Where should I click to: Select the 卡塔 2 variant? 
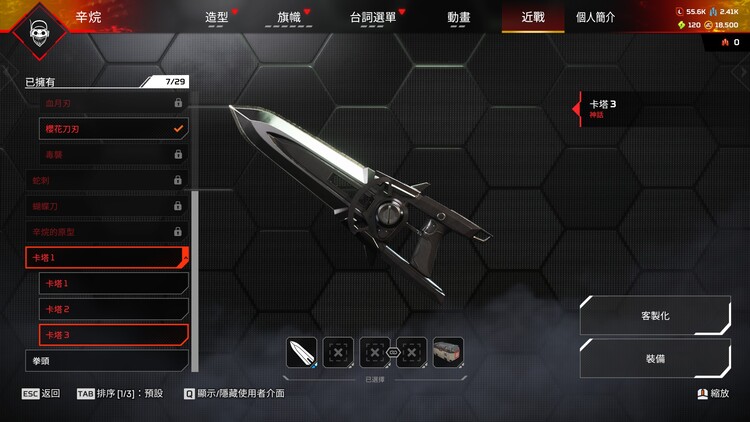[x=113, y=309]
